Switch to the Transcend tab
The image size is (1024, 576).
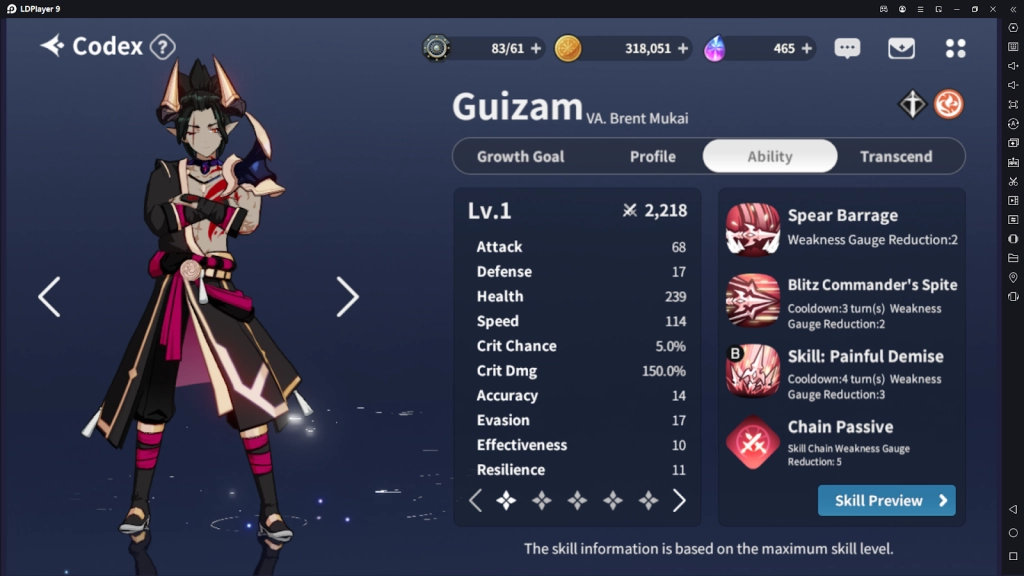tap(896, 156)
